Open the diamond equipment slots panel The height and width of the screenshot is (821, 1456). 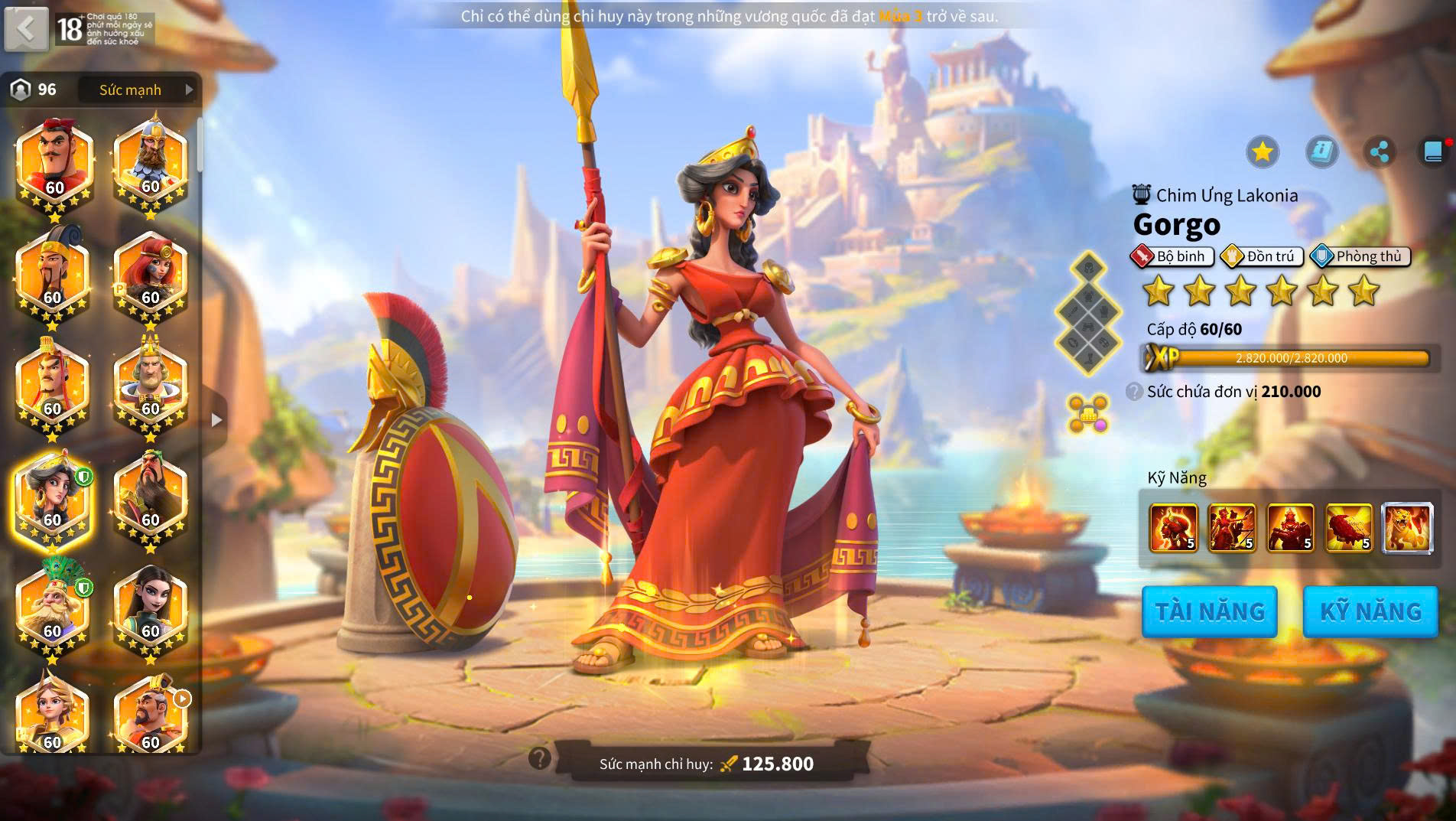coord(1088,314)
